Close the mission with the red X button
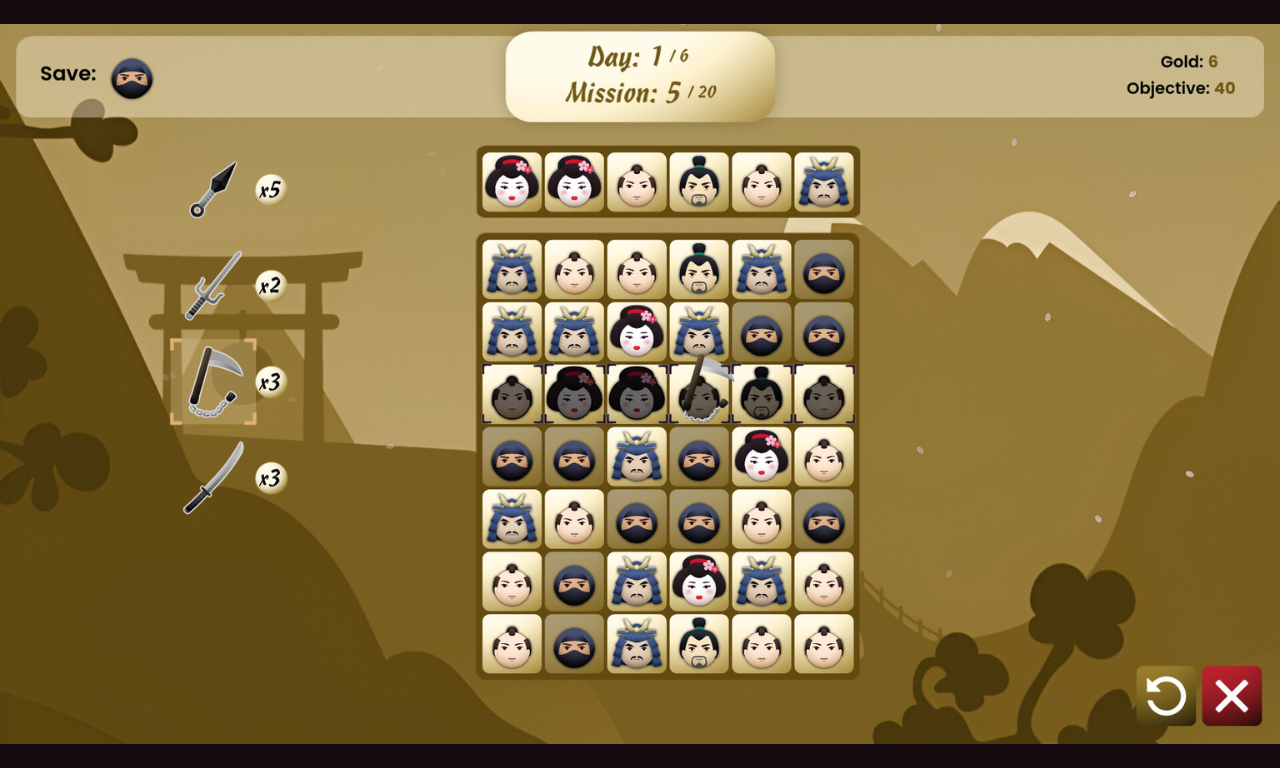The image size is (1280, 768). click(1231, 696)
